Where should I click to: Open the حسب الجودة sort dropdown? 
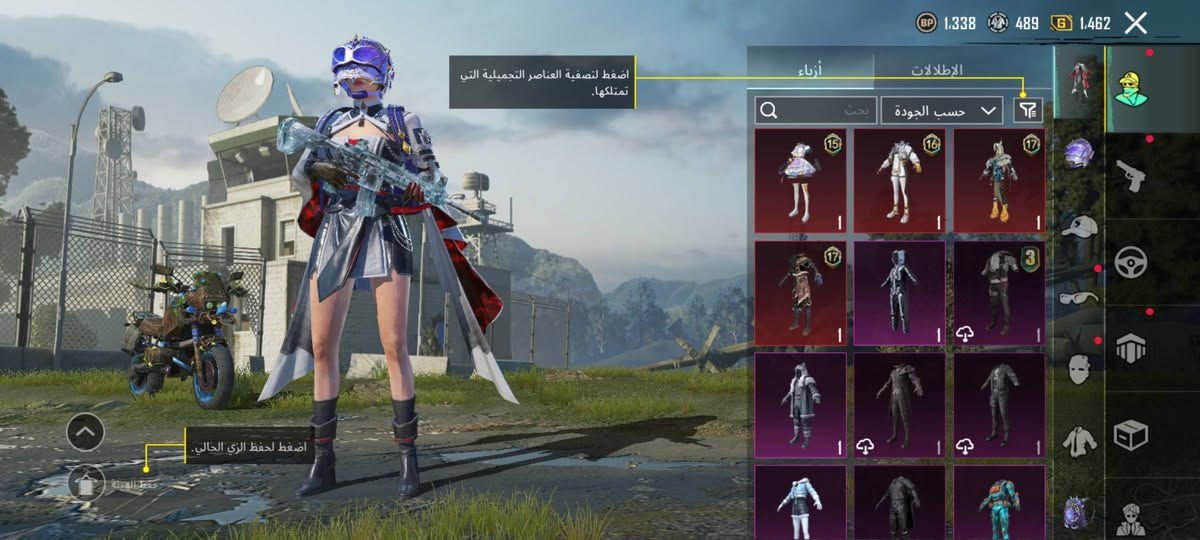pos(943,110)
